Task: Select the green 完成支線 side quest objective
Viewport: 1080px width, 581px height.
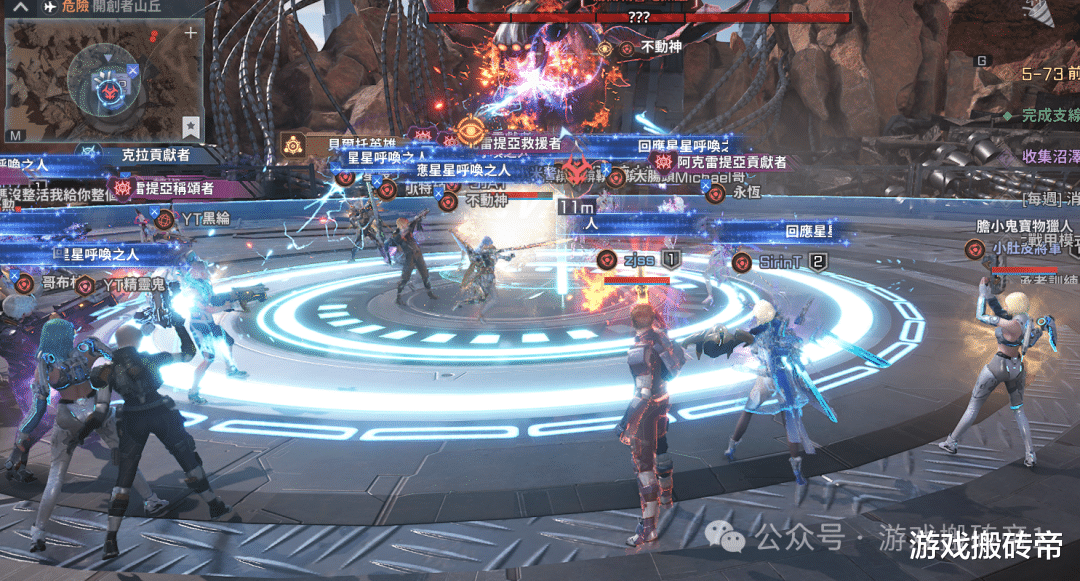Action: tap(1048, 115)
